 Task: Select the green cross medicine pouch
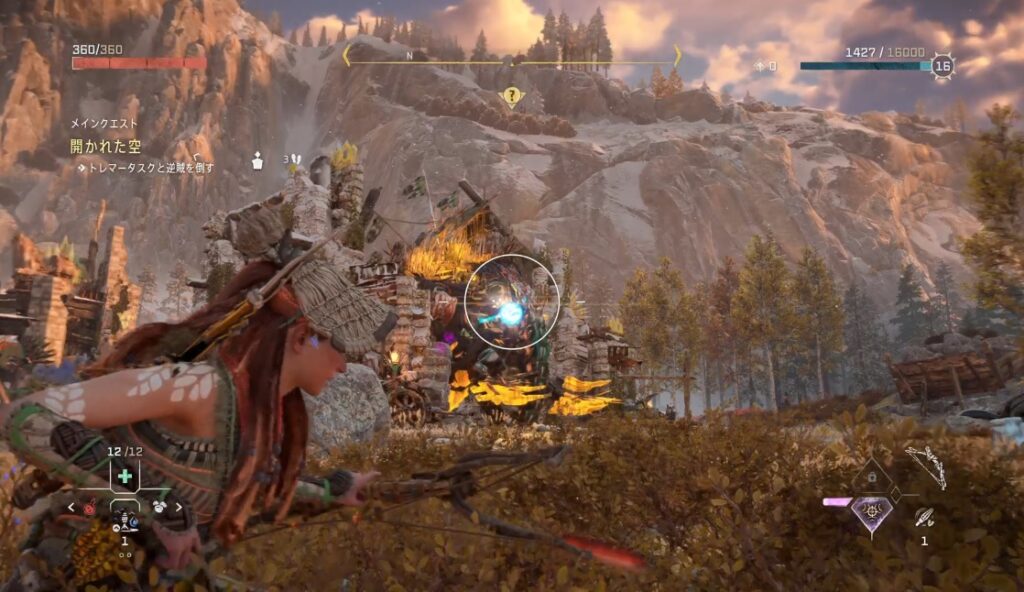pos(124,475)
